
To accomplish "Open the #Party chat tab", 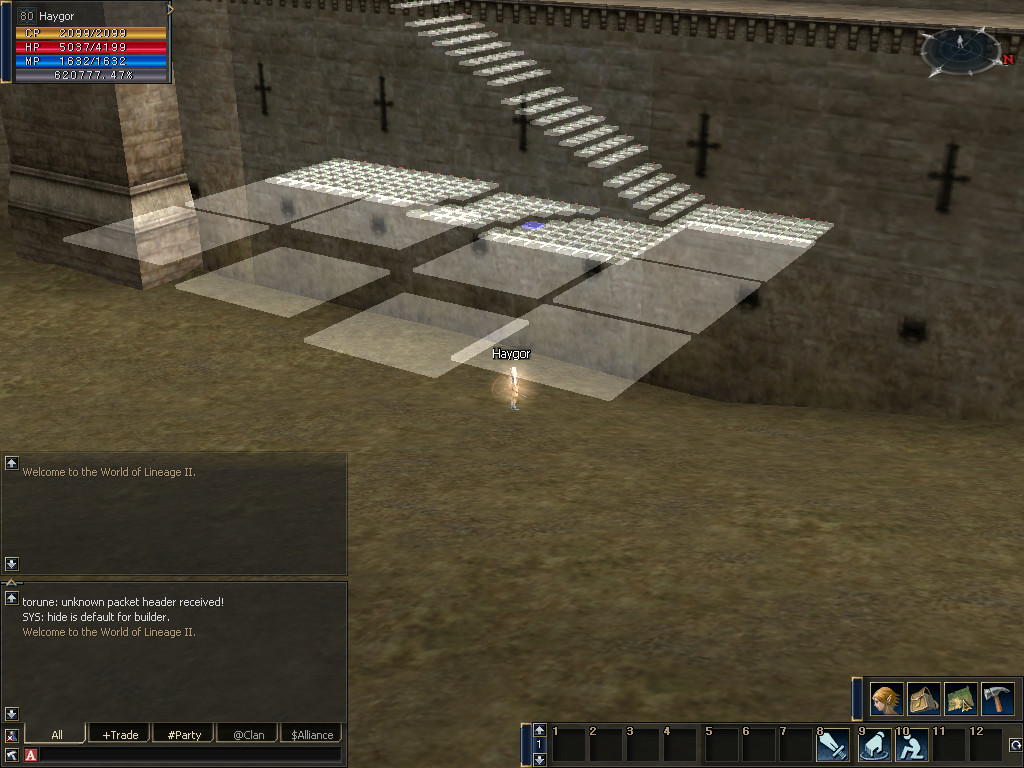I will pyautogui.click(x=184, y=735).
